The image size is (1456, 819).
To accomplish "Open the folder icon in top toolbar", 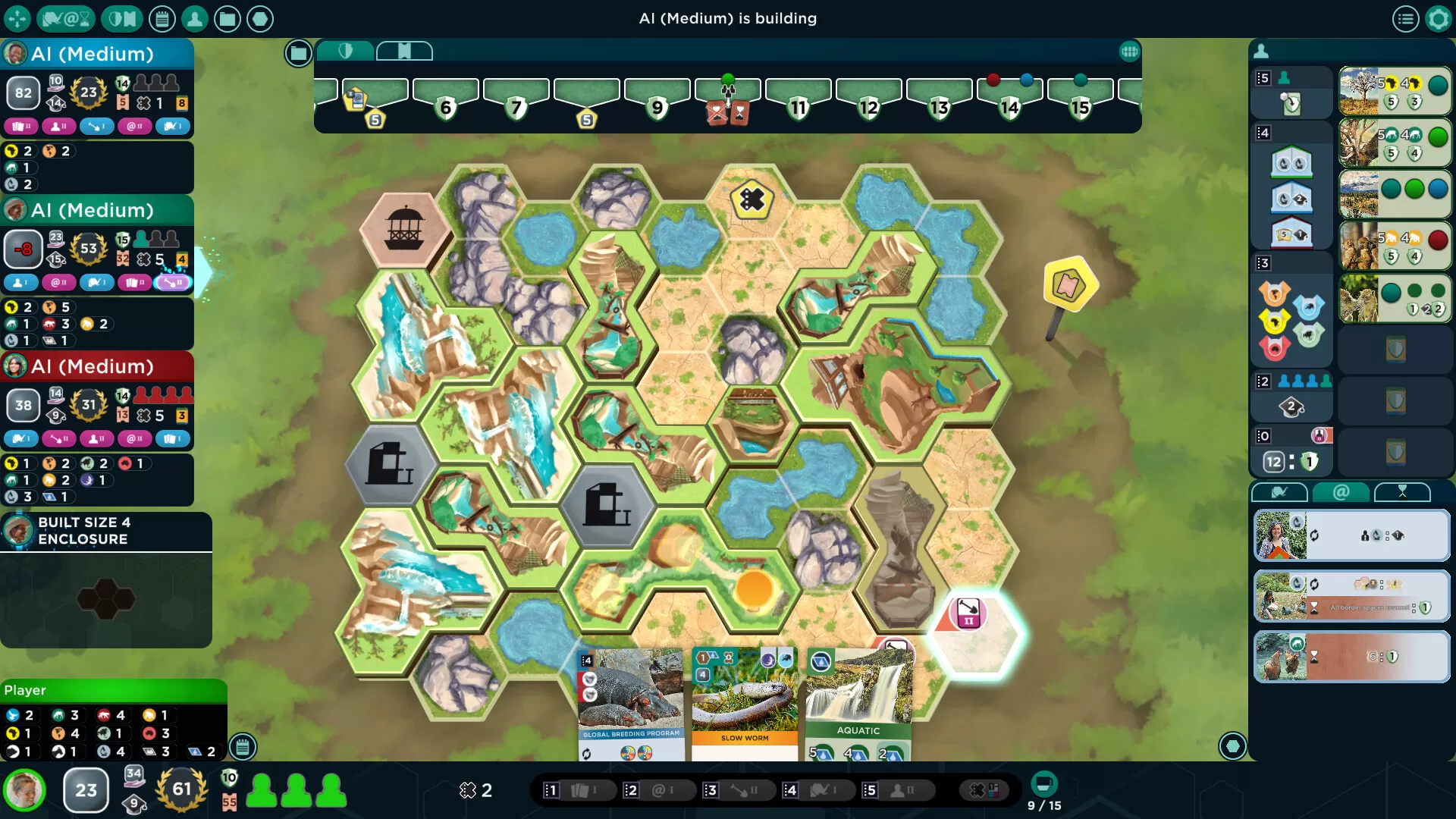I will click(x=228, y=17).
